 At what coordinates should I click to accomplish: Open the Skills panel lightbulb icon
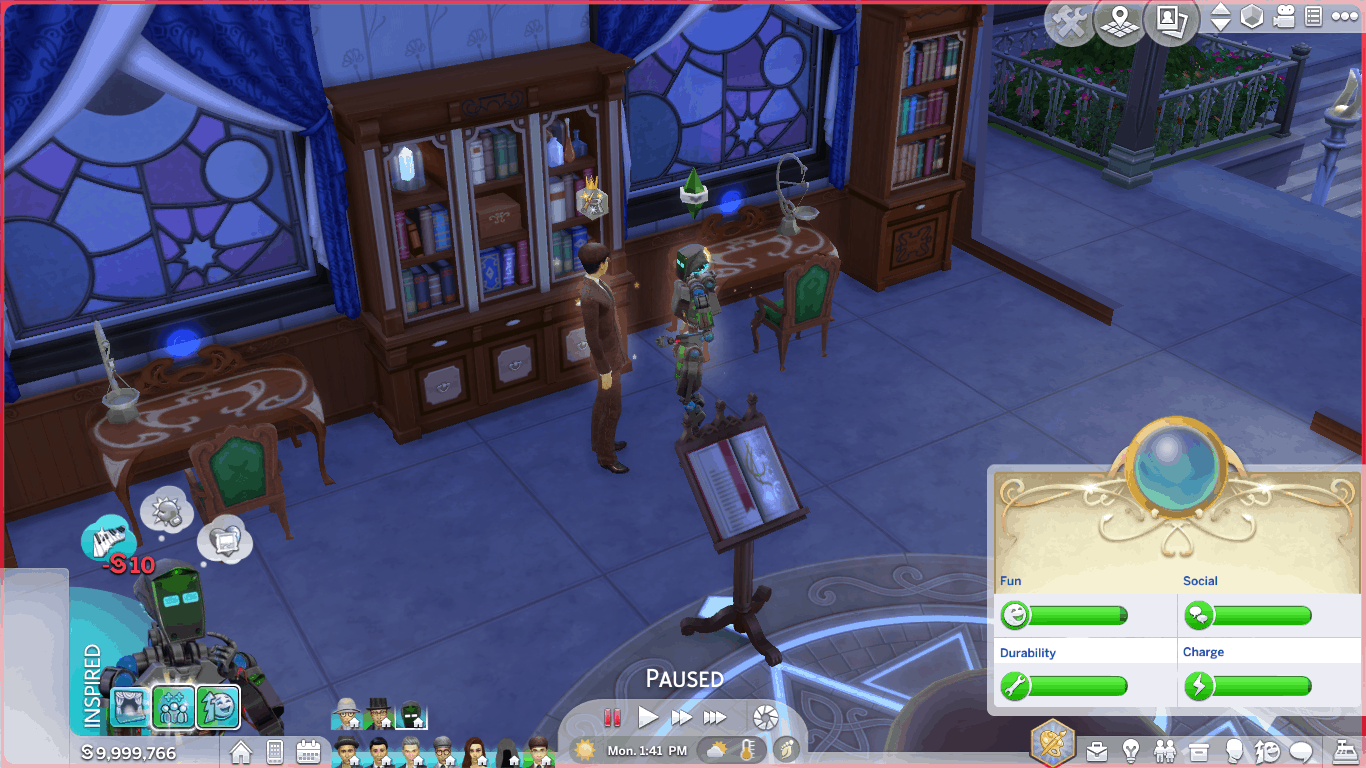pos(1131,751)
